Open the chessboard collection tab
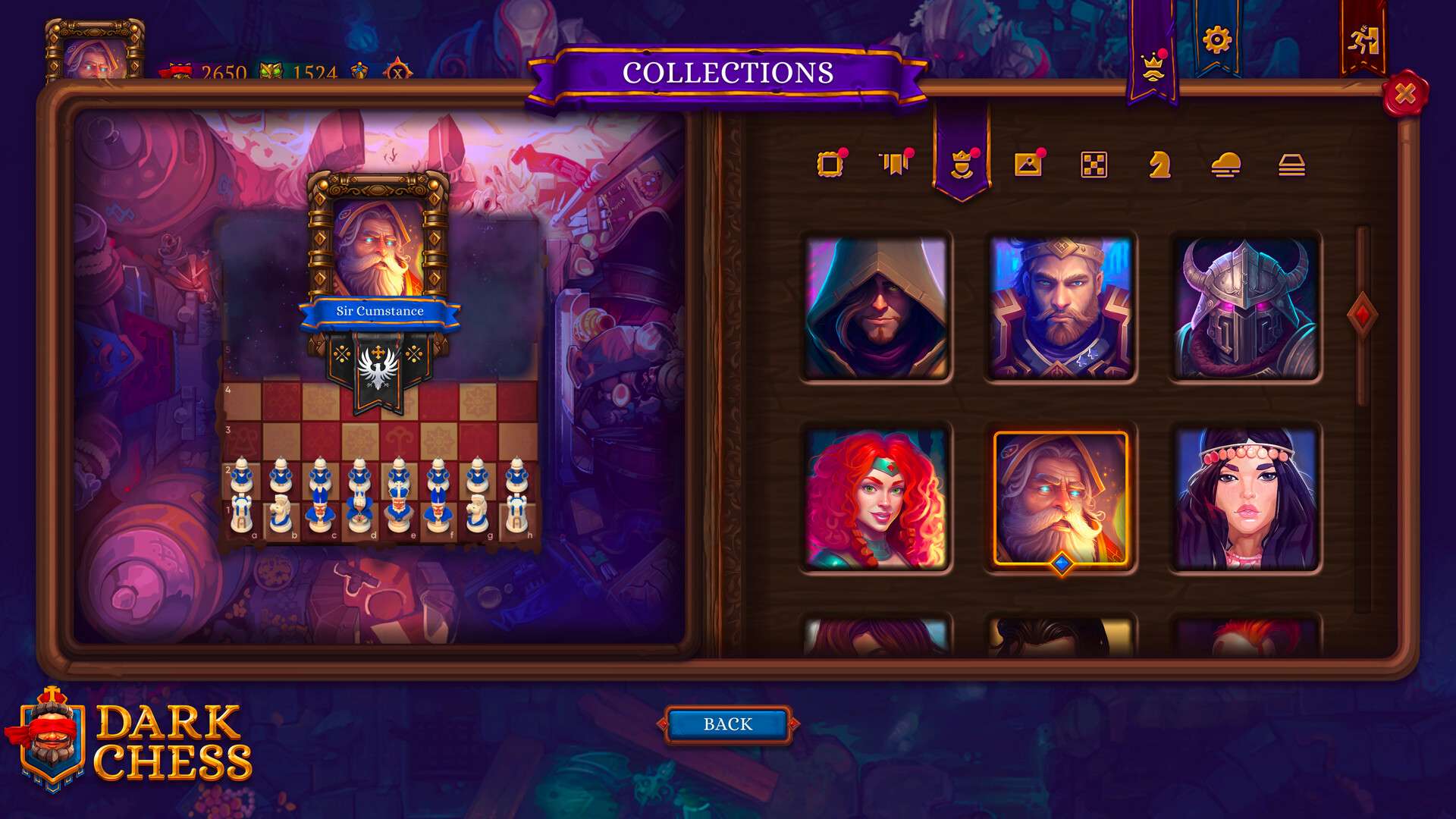This screenshot has width=1456, height=819. pos(1094,164)
